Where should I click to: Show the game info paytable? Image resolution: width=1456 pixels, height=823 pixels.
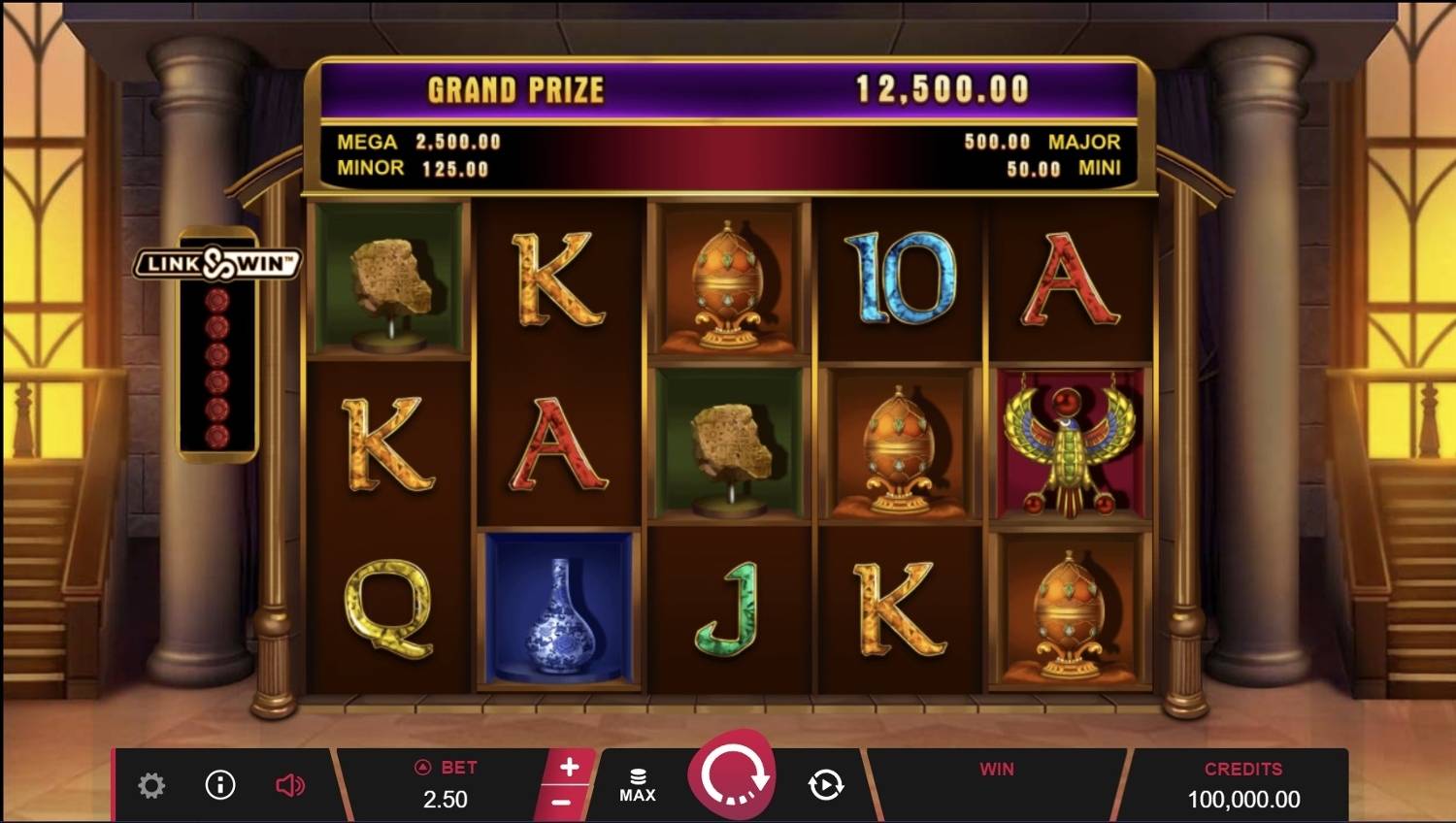click(x=220, y=784)
